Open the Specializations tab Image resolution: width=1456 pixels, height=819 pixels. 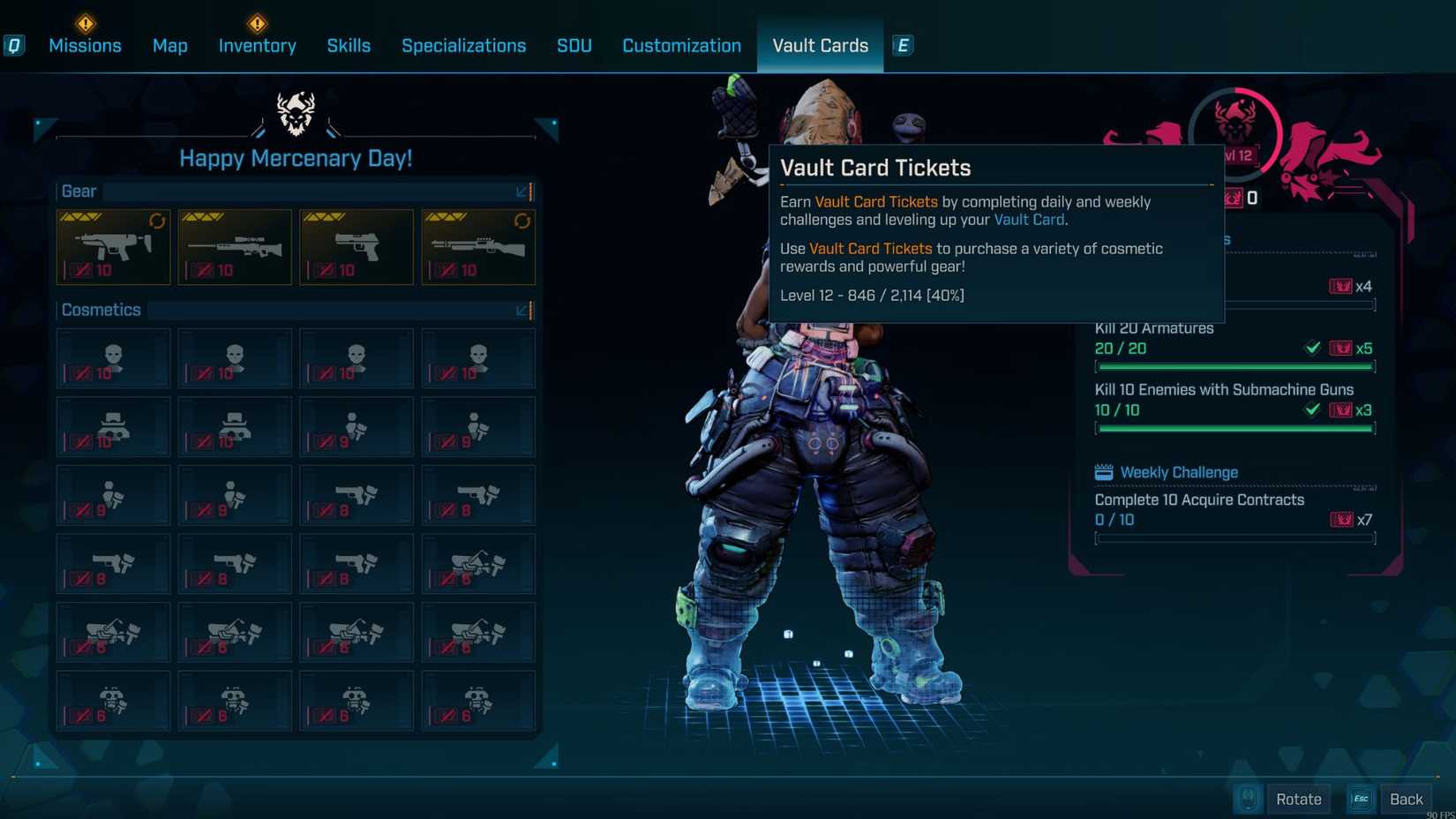463,45
